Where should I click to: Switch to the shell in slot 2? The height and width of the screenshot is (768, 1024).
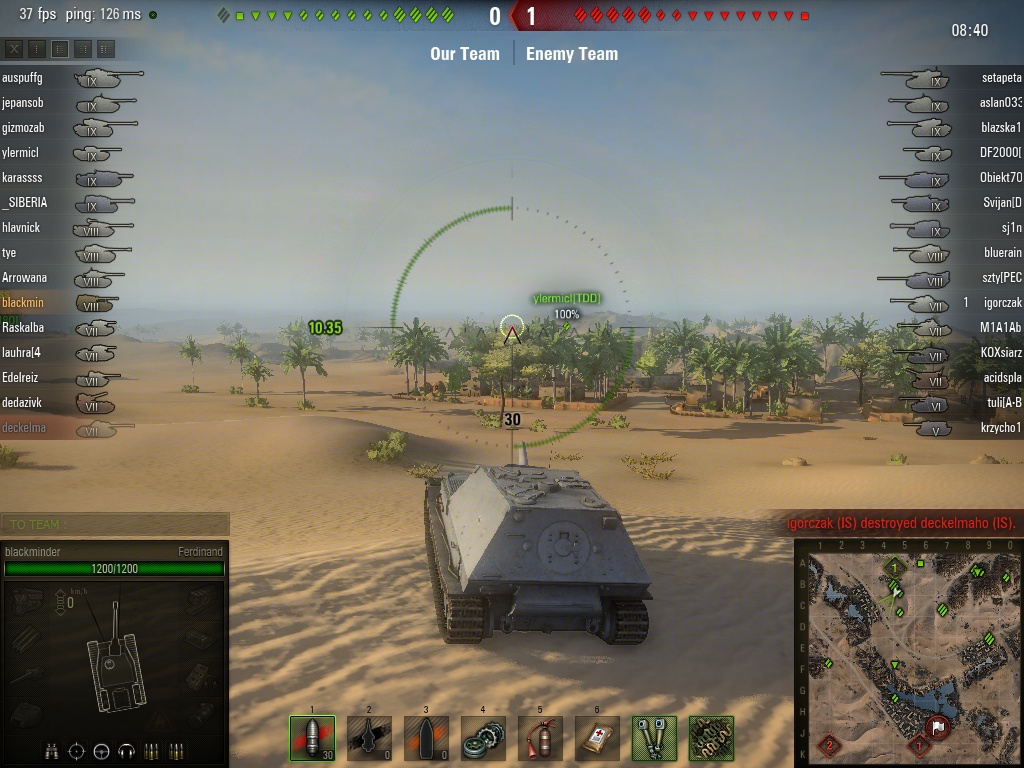pos(369,738)
